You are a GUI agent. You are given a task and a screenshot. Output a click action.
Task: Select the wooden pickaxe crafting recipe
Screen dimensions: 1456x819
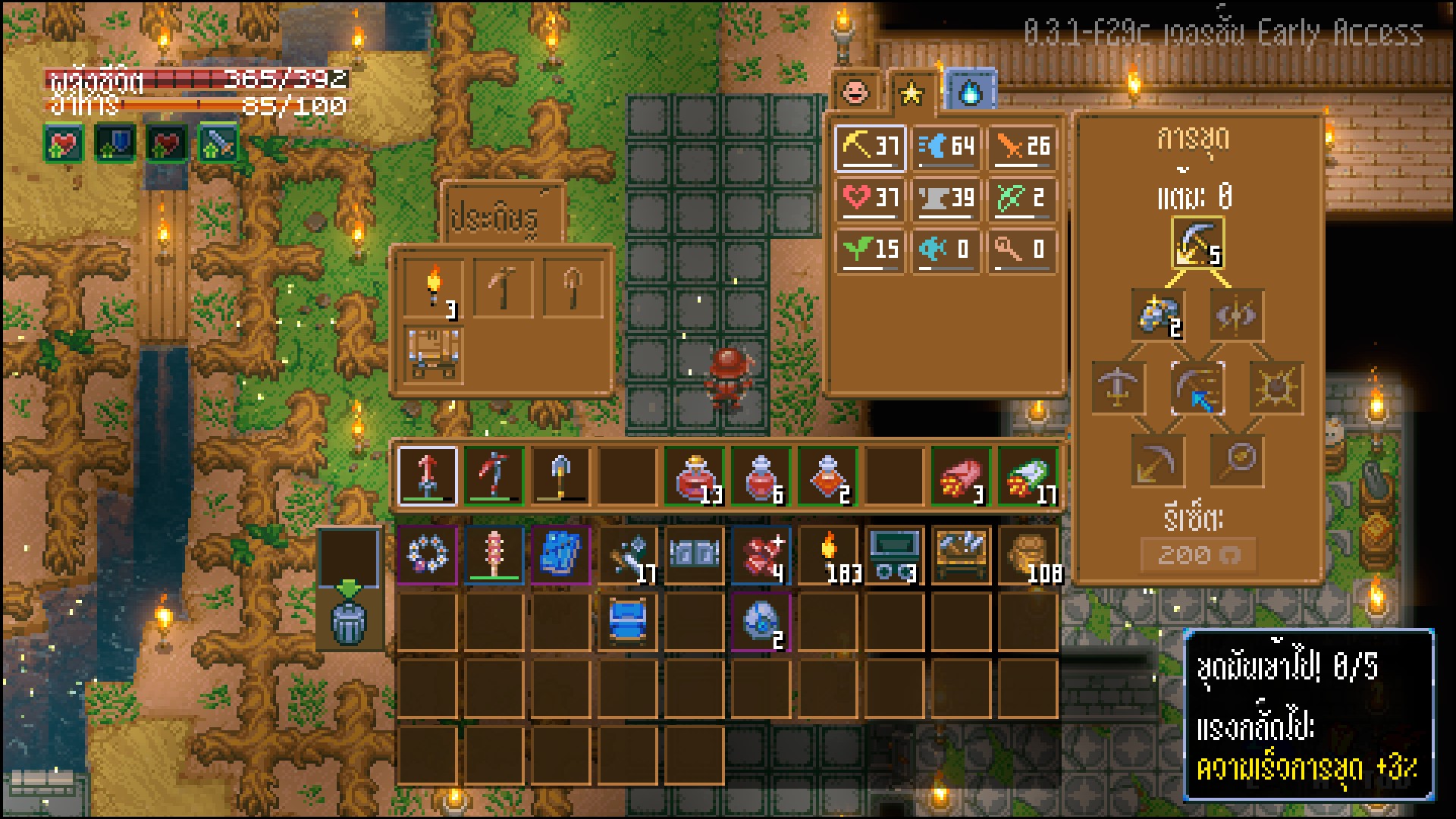[502, 288]
